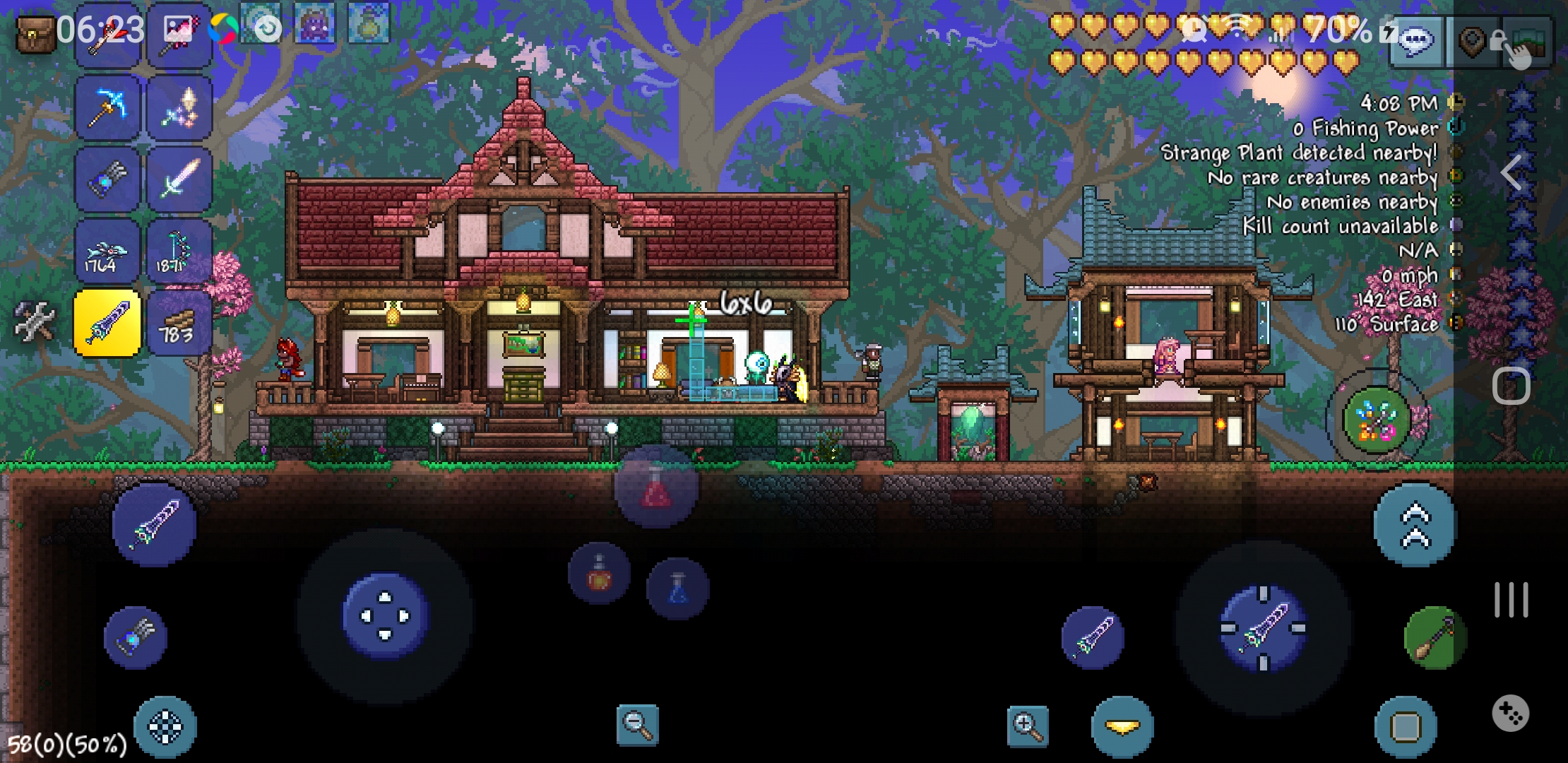The height and width of the screenshot is (763, 1568).
Task: Zoom out with the minus magnifier
Action: [637, 724]
